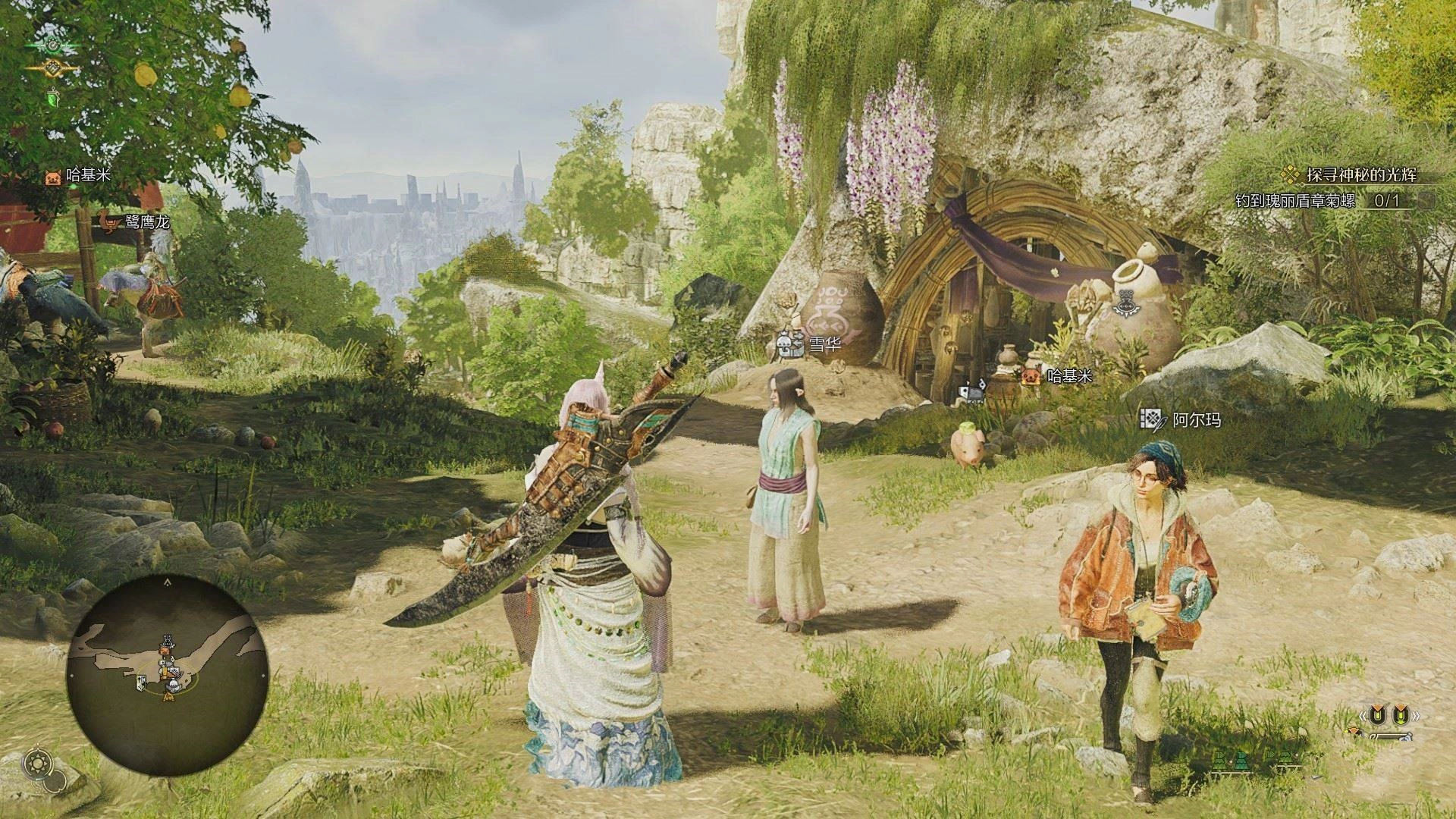Select the 雪华 NPC name marker
Viewport: 1456px width, 819px height.
pos(811,347)
